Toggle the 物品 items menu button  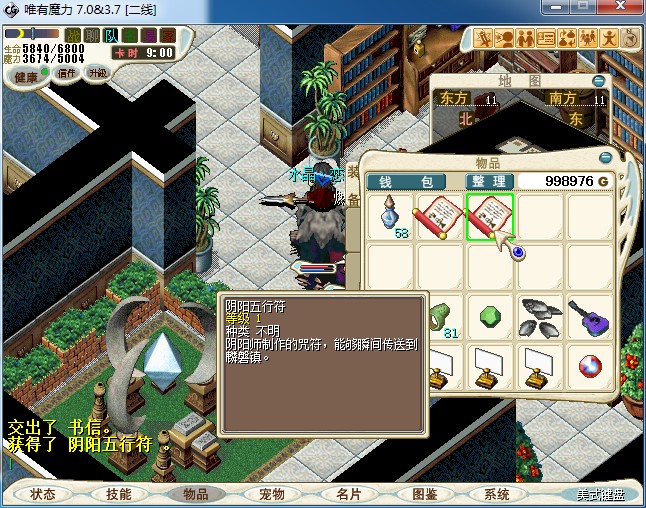coord(195,494)
